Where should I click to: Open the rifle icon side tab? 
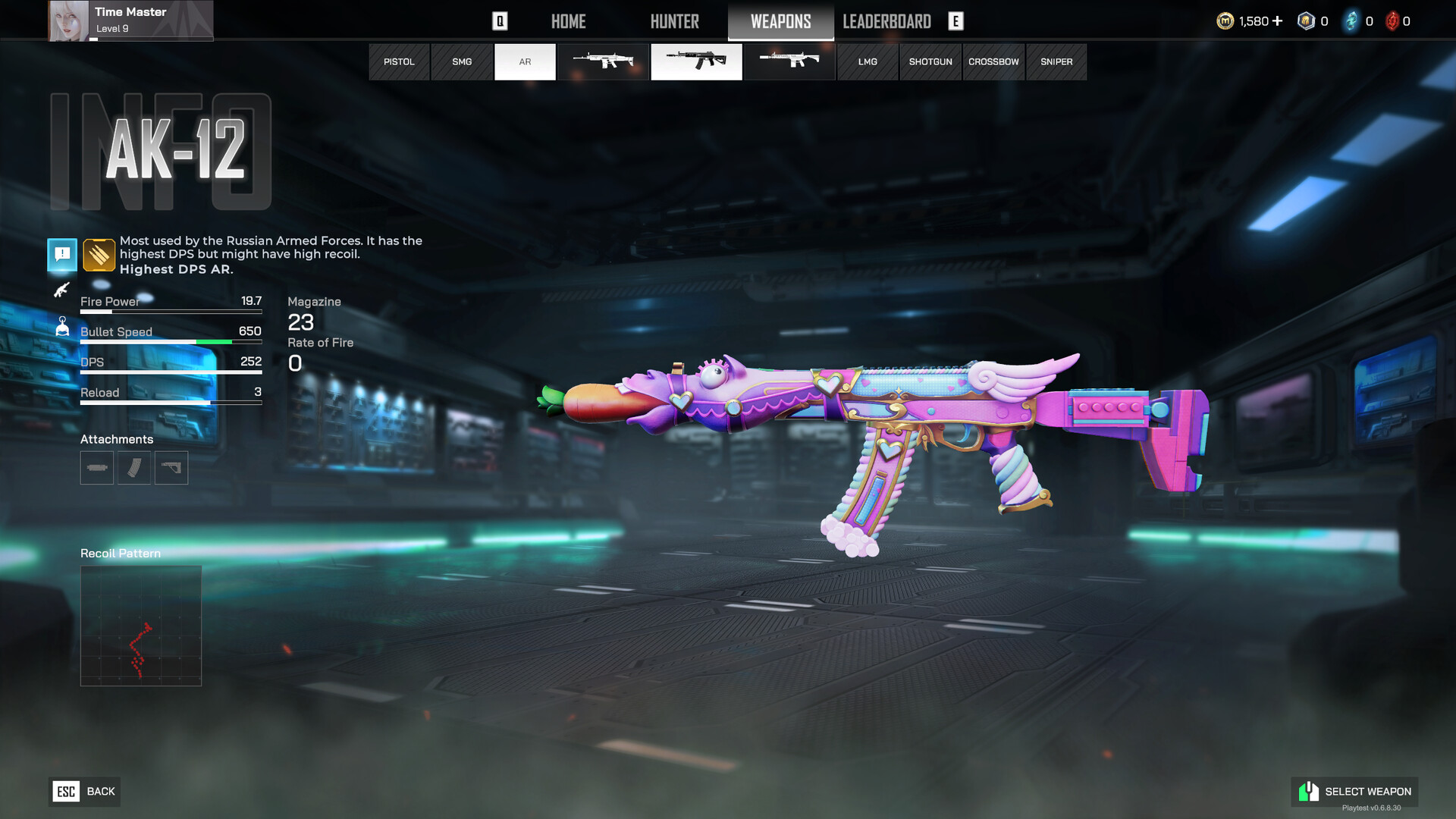pyautogui.click(x=62, y=290)
